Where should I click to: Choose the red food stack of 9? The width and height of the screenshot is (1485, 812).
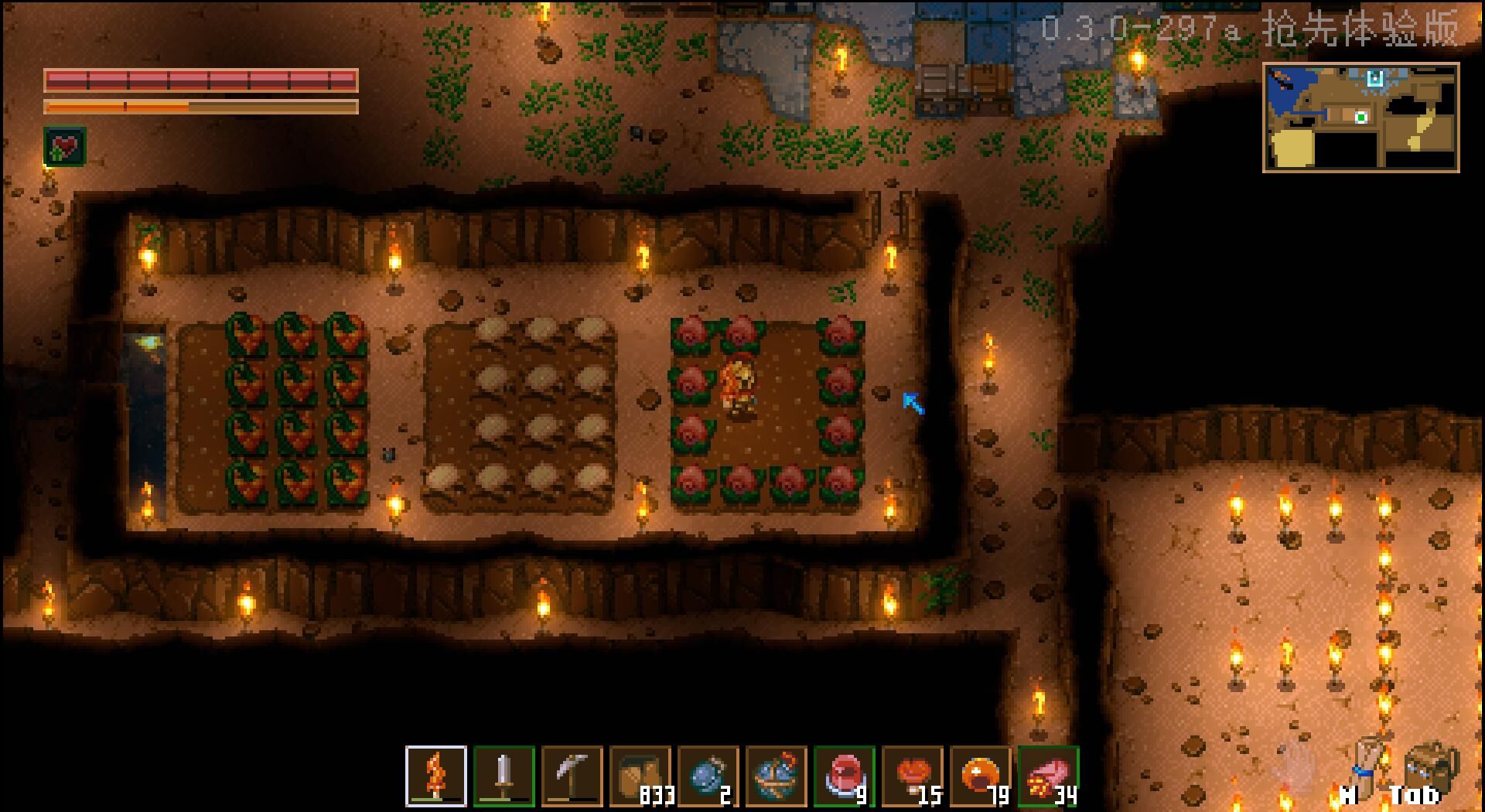844,776
